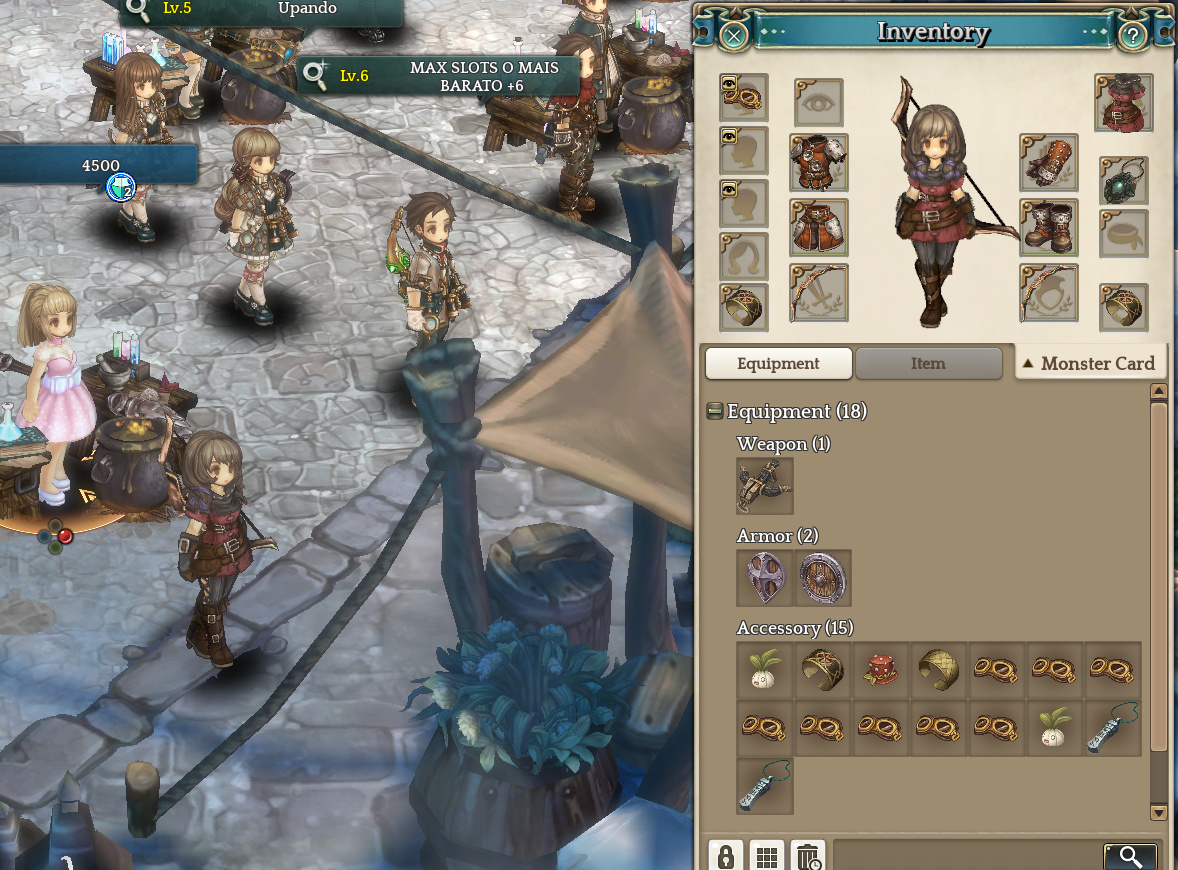Image resolution: width=1178 pixels, height=870 pixels.
Task: Open the Inventory help button
Action: pos(1132,37)
